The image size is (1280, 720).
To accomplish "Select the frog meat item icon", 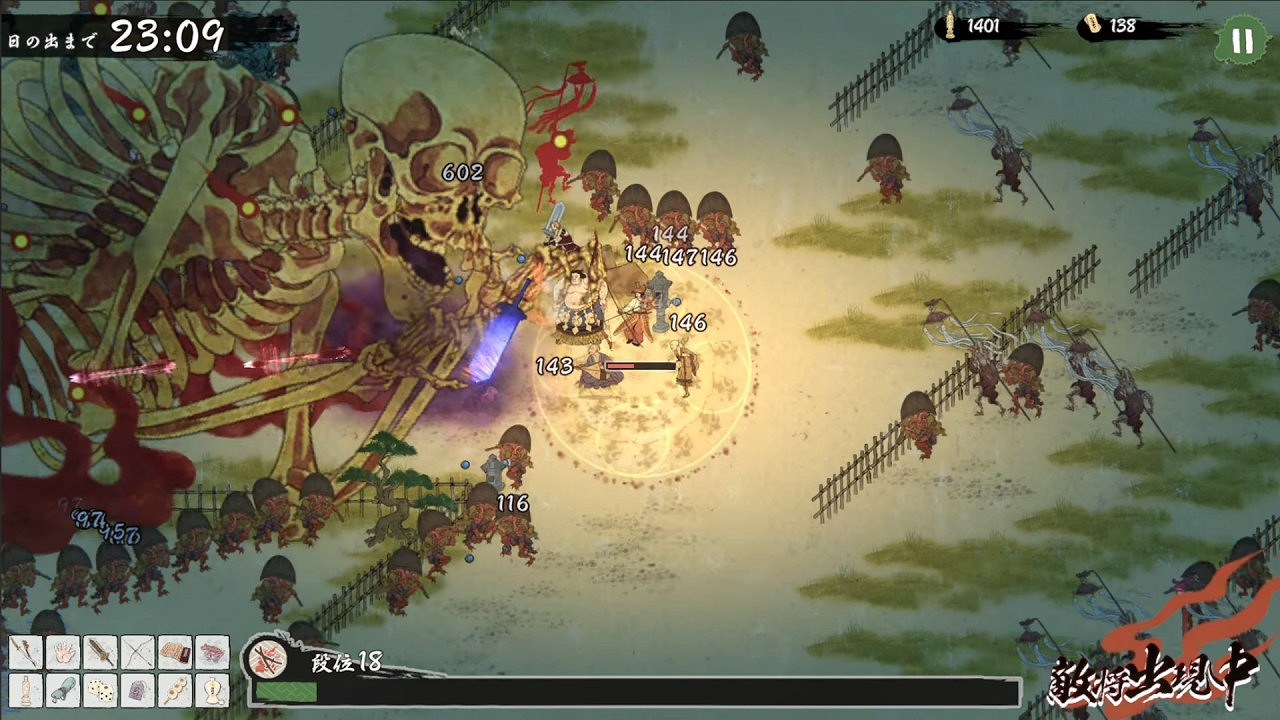I will click(212, 652).
